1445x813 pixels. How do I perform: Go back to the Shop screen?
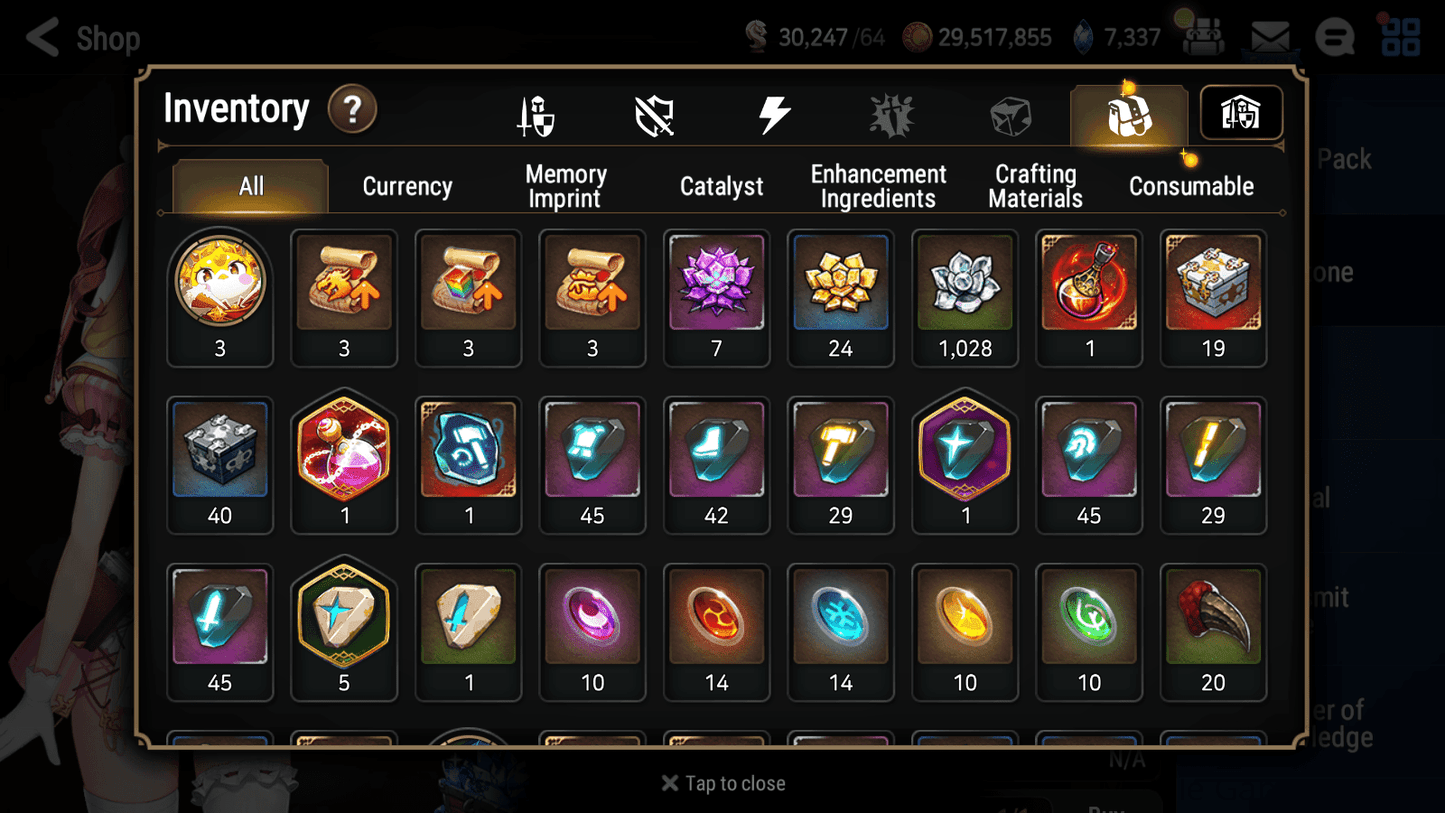pos(40,37)
